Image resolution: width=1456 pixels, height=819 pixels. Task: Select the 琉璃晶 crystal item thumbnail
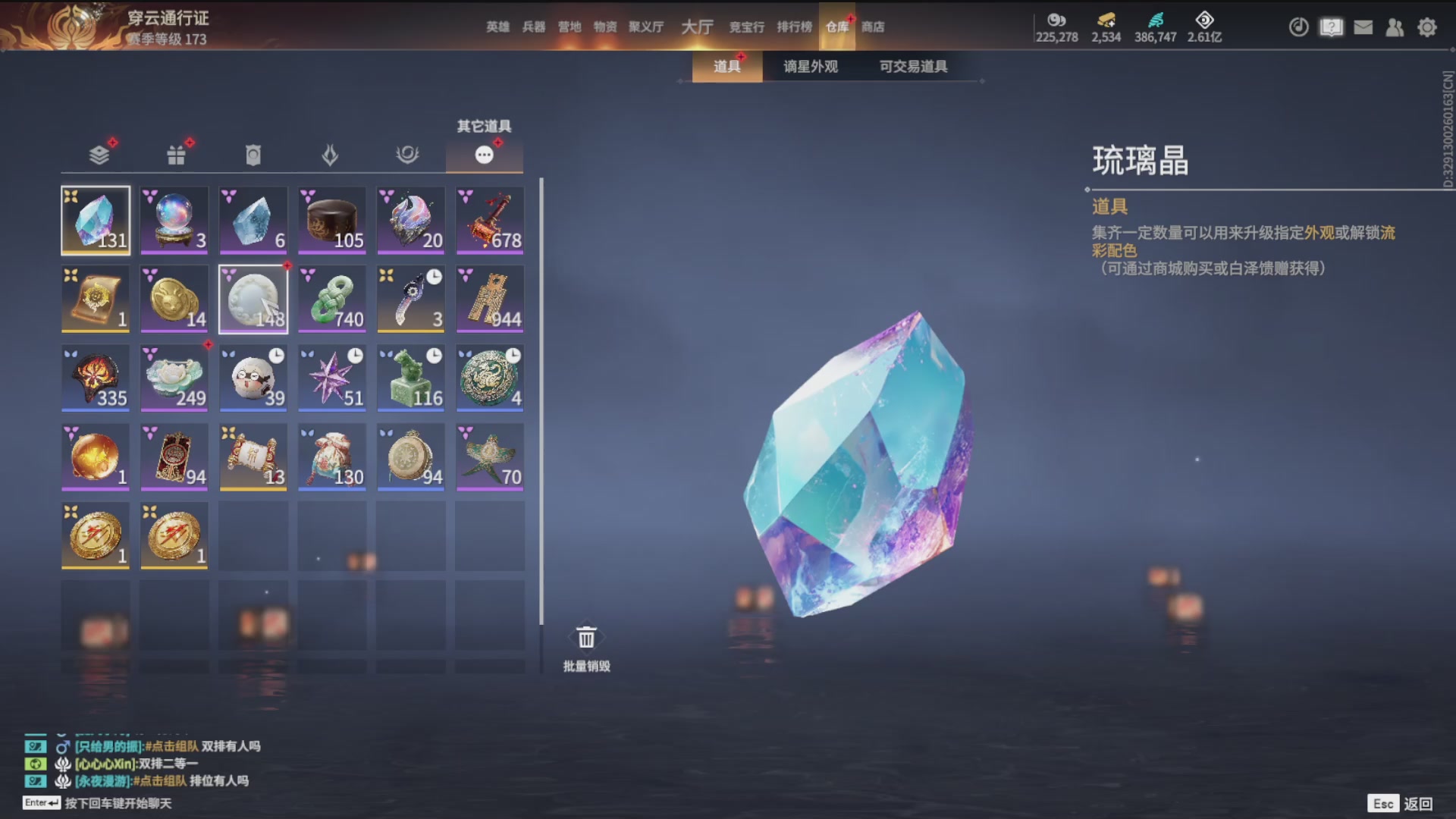click(x=96, y=220)
